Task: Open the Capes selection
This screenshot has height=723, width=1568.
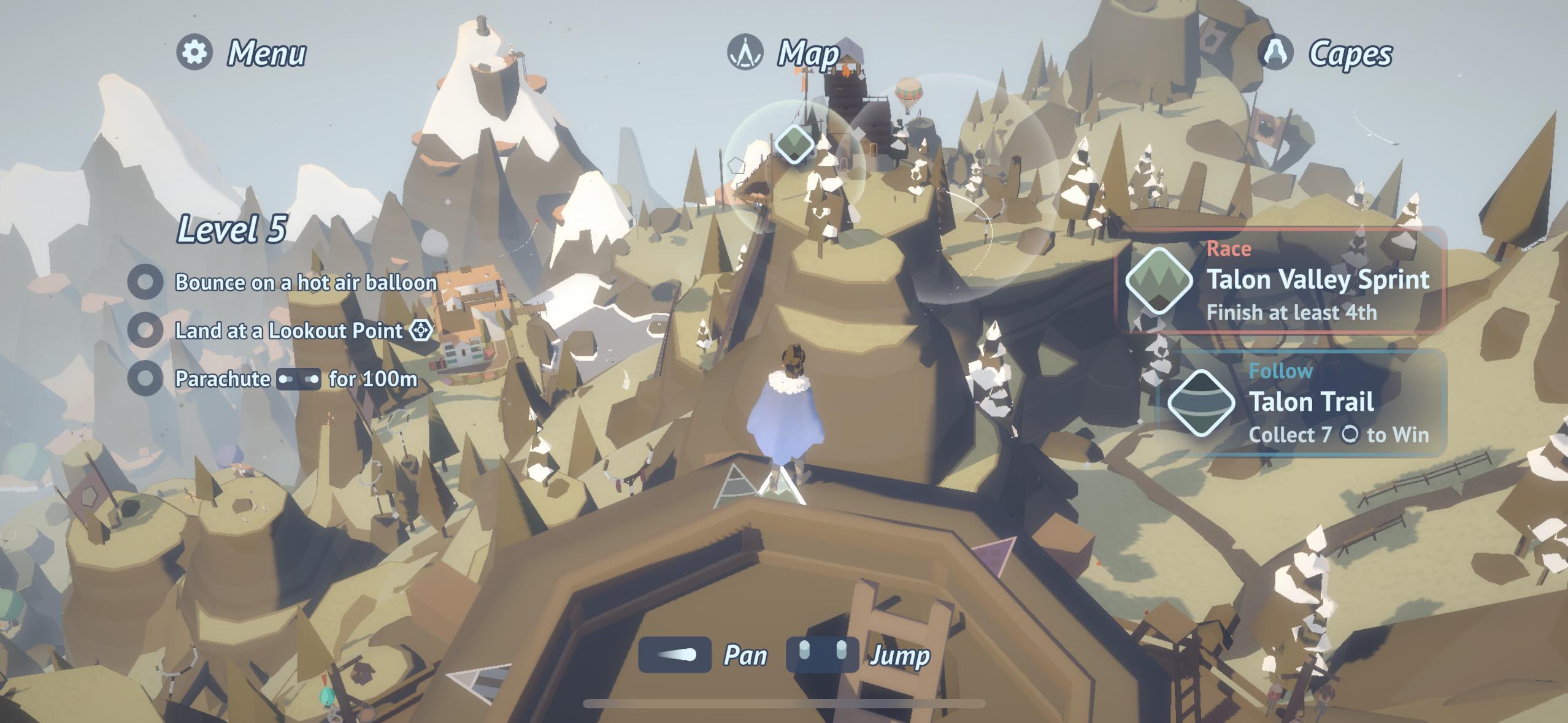Action: click(x=1325, y=53)
